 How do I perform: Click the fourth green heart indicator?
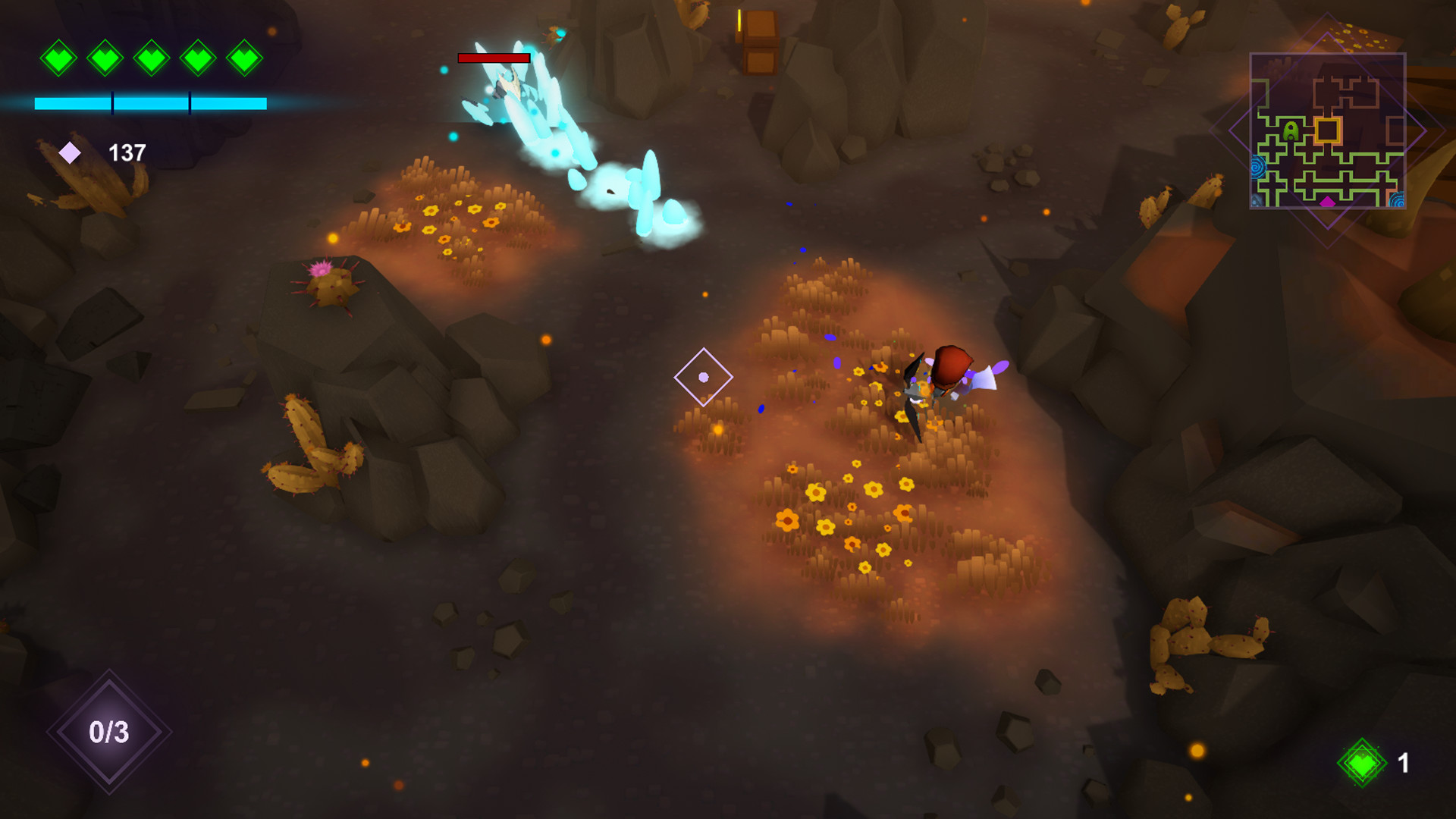[199, 58]
